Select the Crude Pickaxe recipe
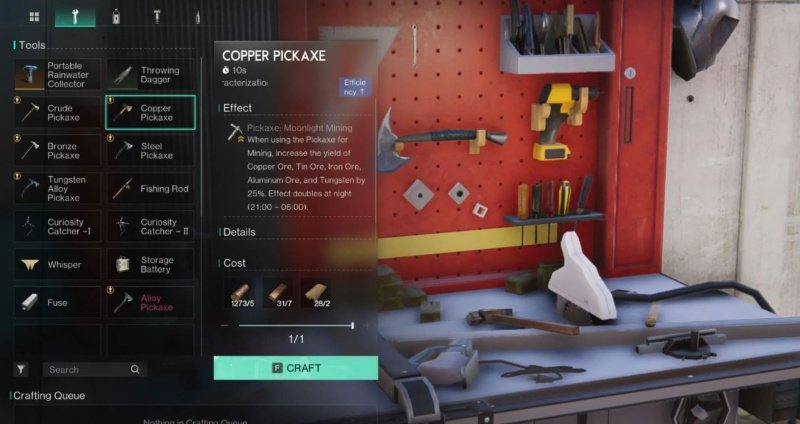Image resolution: width=800 pixels, height=424 pixels. (x=56, y=112)
